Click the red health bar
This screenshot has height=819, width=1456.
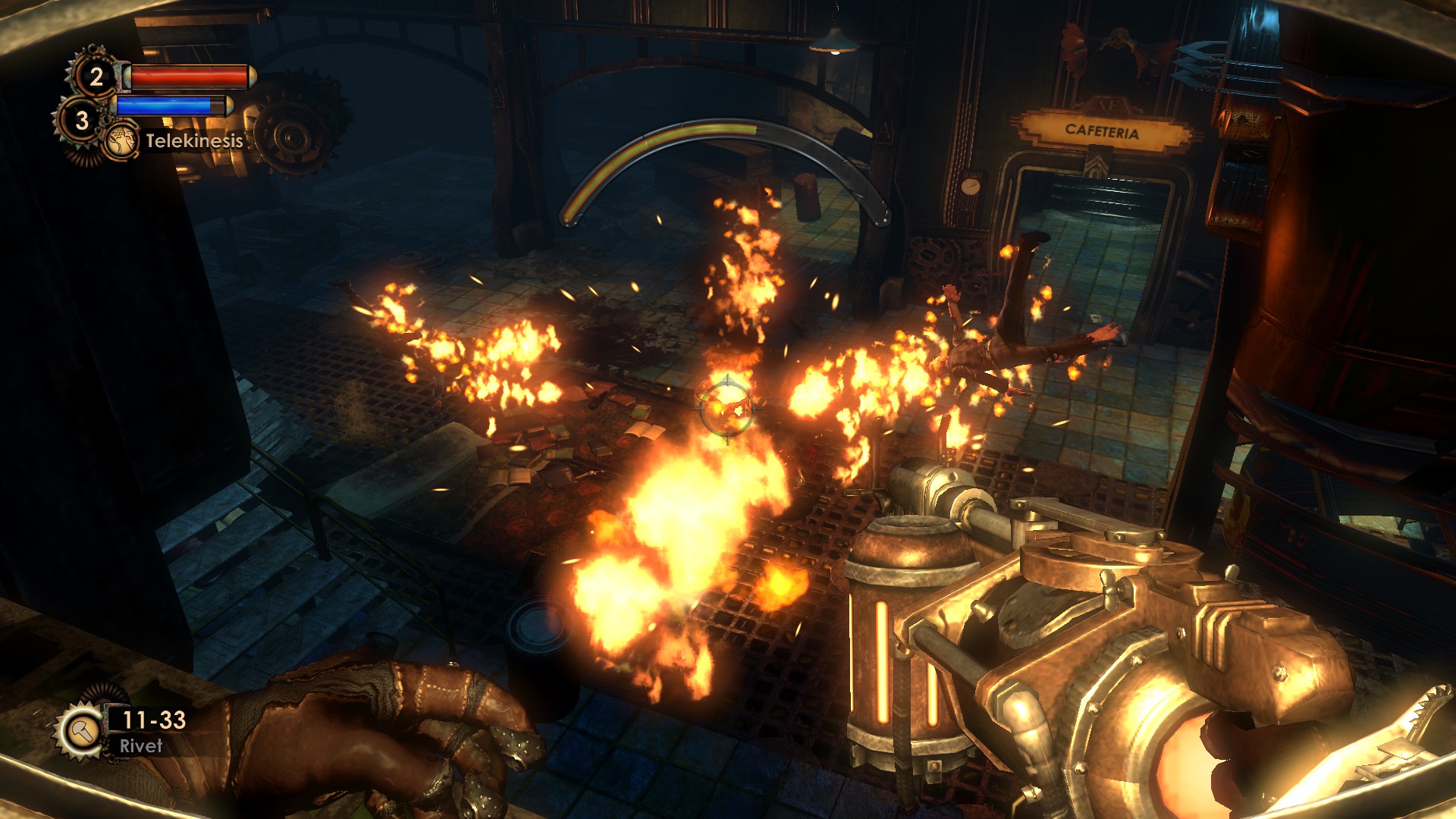point(186,76)
